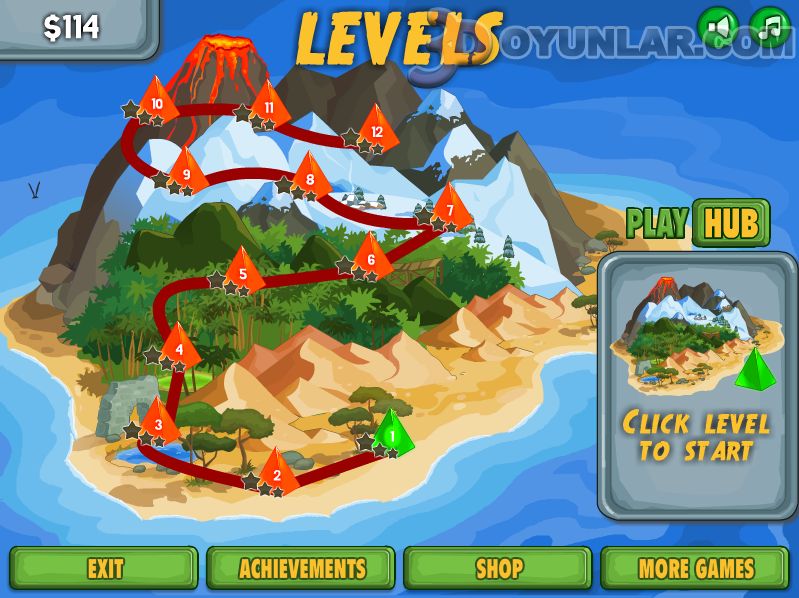Open the More Games link

[697, 568]
